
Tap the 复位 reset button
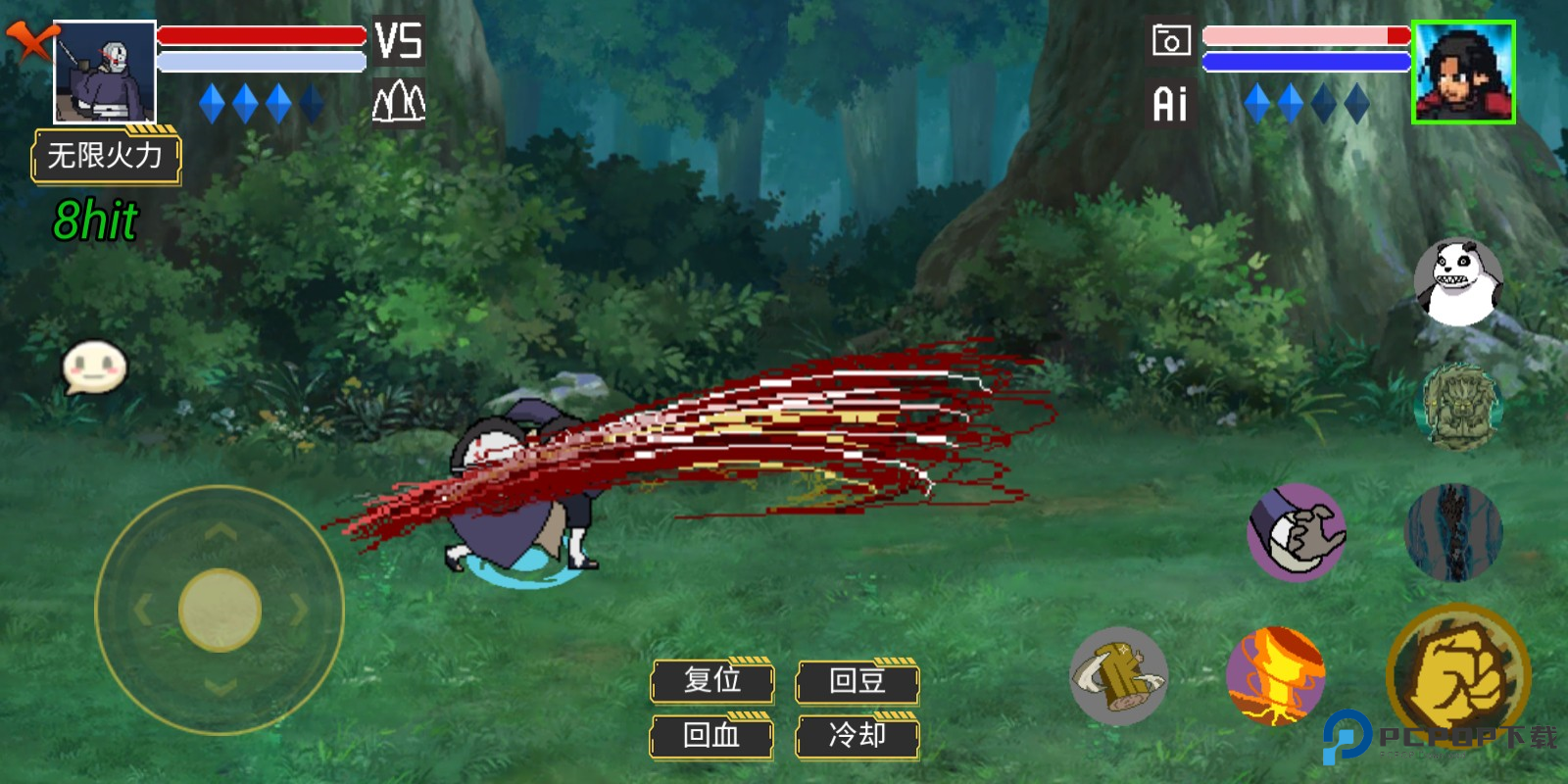(x=712, y=680)
